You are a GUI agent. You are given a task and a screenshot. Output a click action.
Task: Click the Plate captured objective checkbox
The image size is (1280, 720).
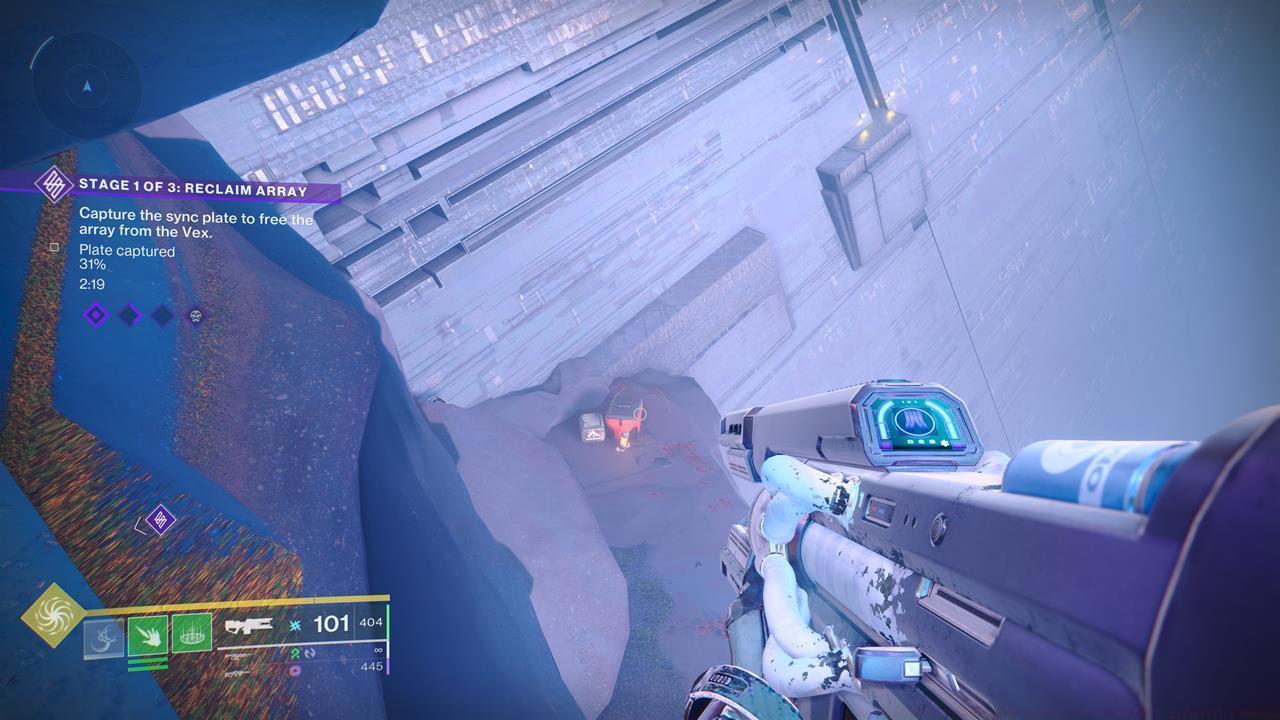[x=55, y=247]
